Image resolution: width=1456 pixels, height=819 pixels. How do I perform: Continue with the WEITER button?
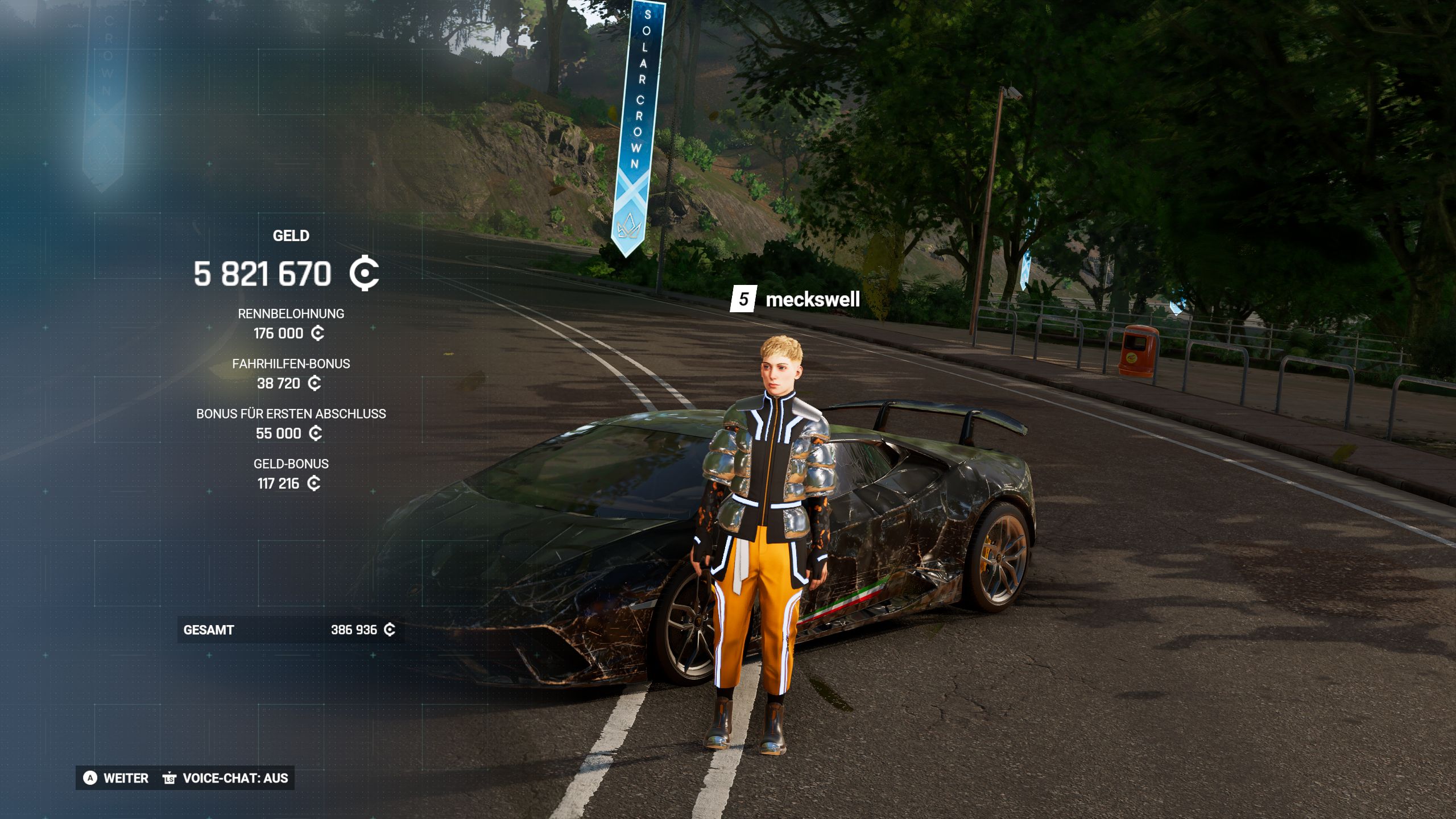[117, 778]
